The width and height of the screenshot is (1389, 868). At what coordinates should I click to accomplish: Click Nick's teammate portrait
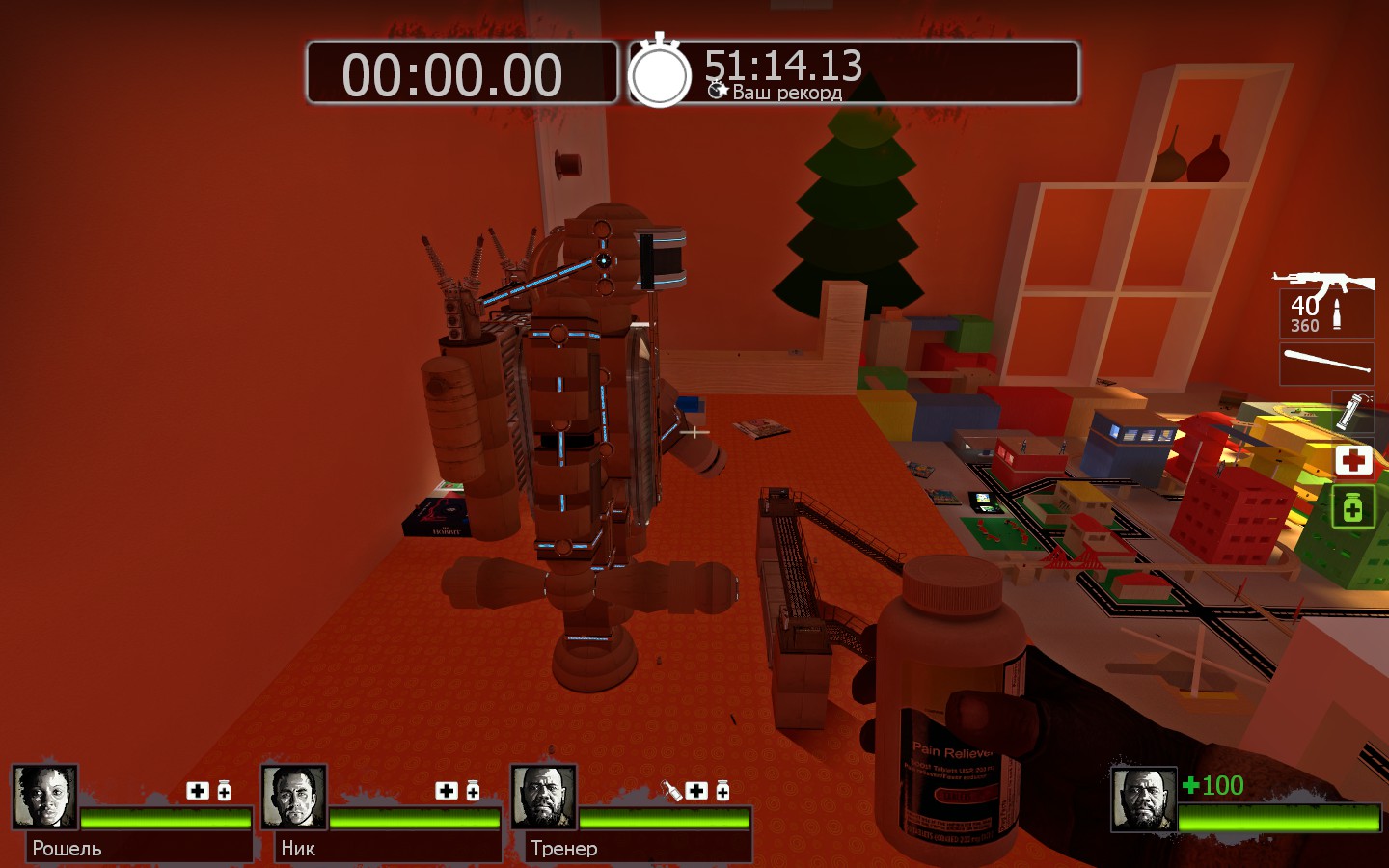293,797
